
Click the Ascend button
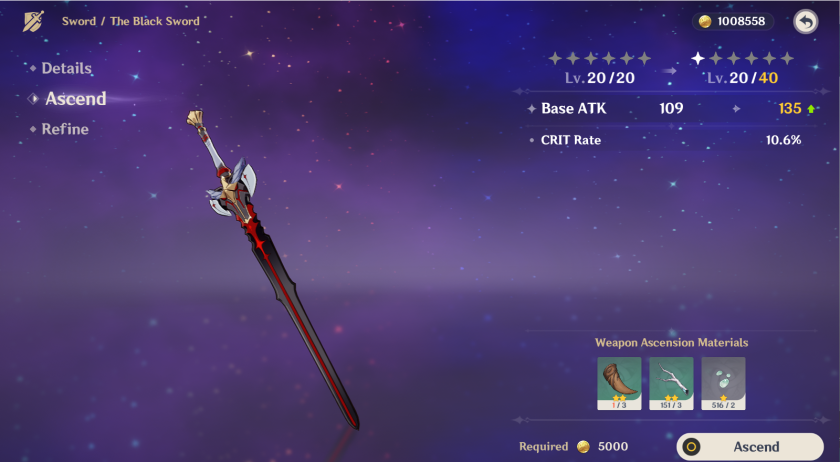click(749, 447)
